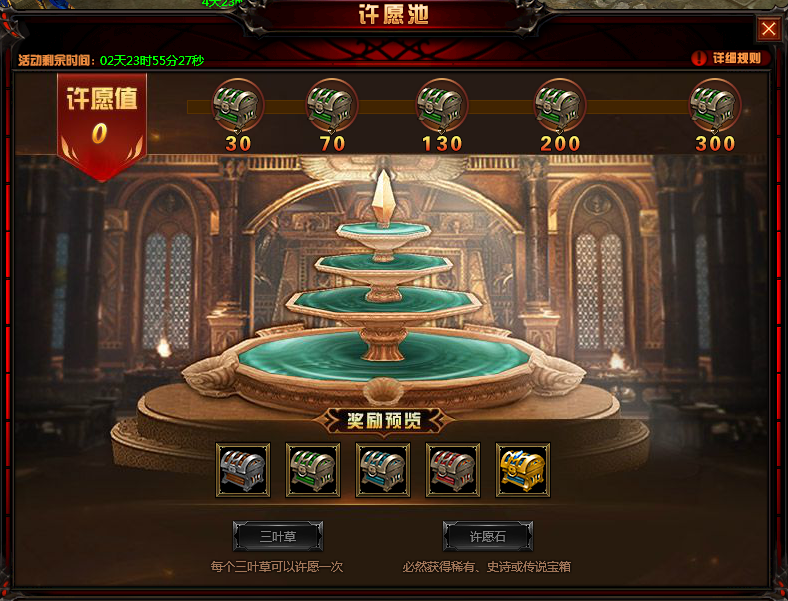Open the 详细规则 detailed rules

[x=729, y=58]
